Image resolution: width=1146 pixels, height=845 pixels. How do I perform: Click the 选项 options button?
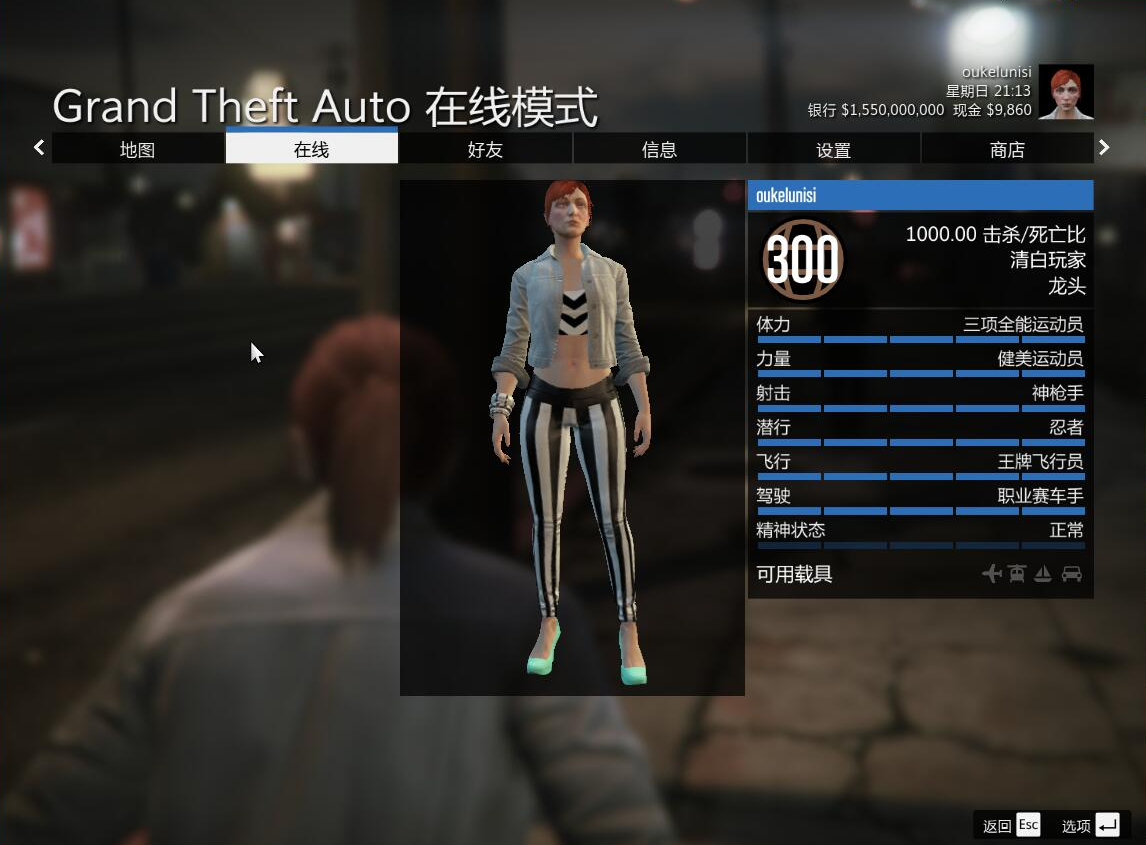[1090, 825]
